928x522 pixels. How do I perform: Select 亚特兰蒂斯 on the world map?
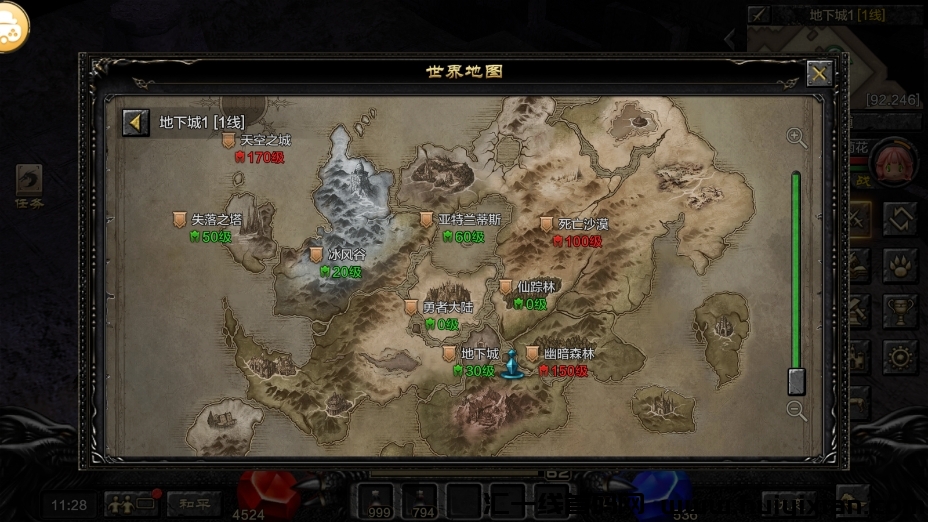427,220
